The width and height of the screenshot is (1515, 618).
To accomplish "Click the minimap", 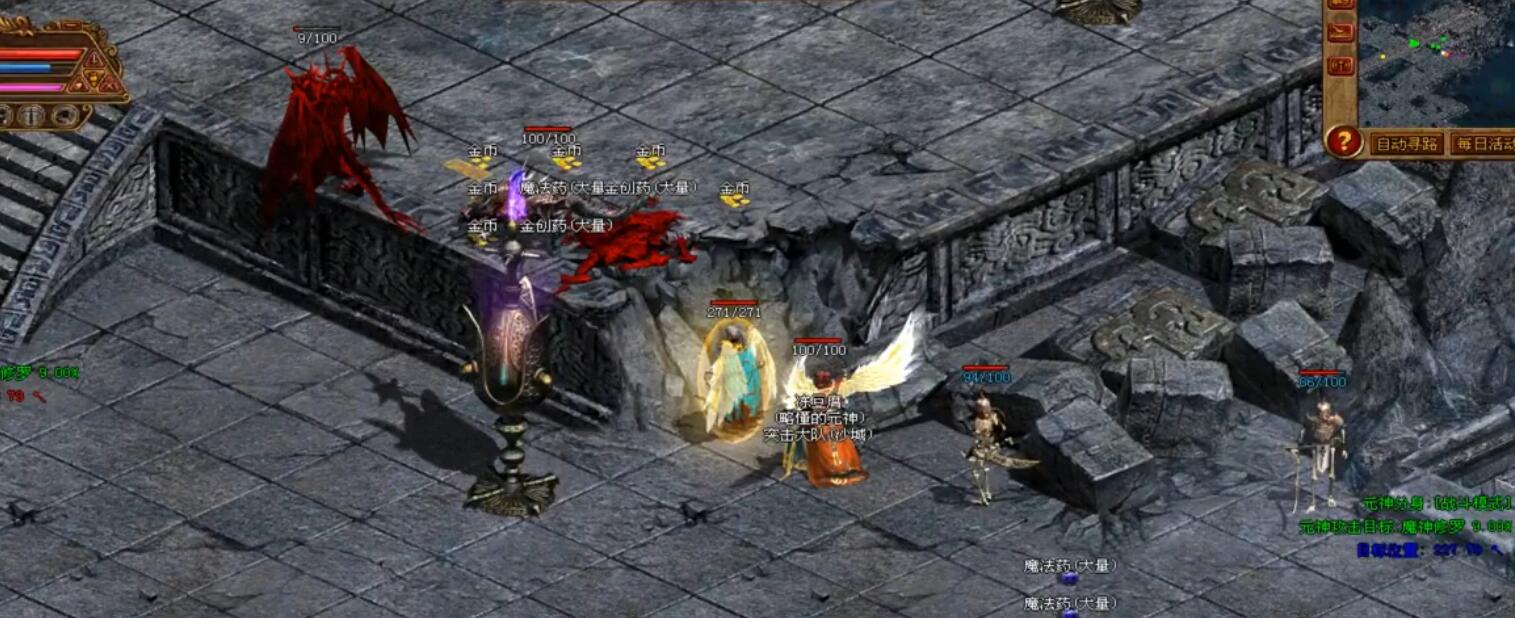I will pos(1438,60).
